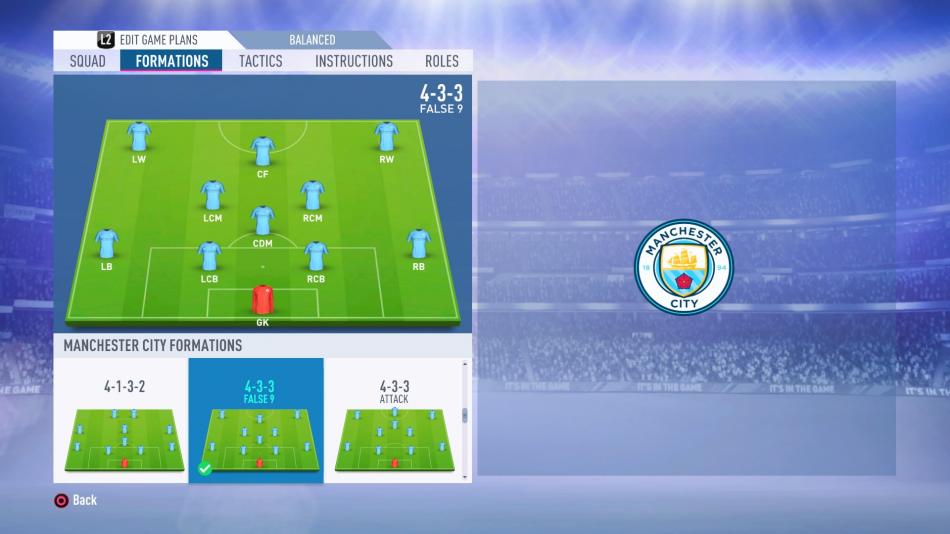Choose the RCM player on the pitch

312,195
